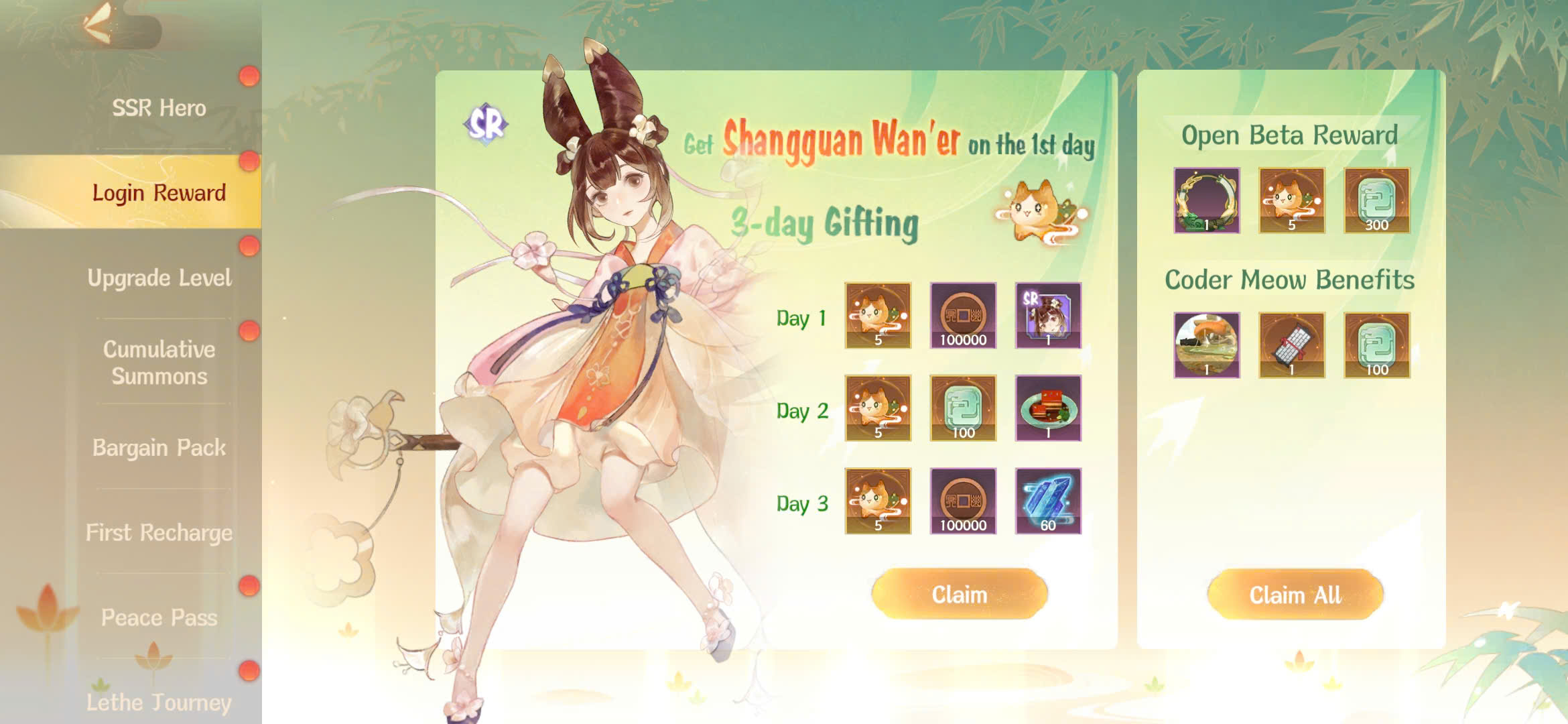
Task: Select the Day 1 cat summon ticket icon
Action: 878,316
